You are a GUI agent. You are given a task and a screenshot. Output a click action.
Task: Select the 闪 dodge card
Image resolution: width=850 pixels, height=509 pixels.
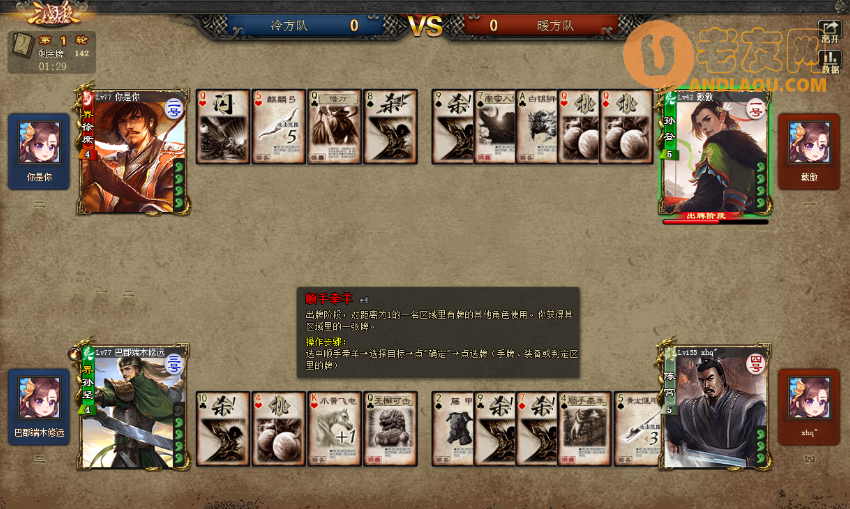pyautogui.click(x=223, y=126)
